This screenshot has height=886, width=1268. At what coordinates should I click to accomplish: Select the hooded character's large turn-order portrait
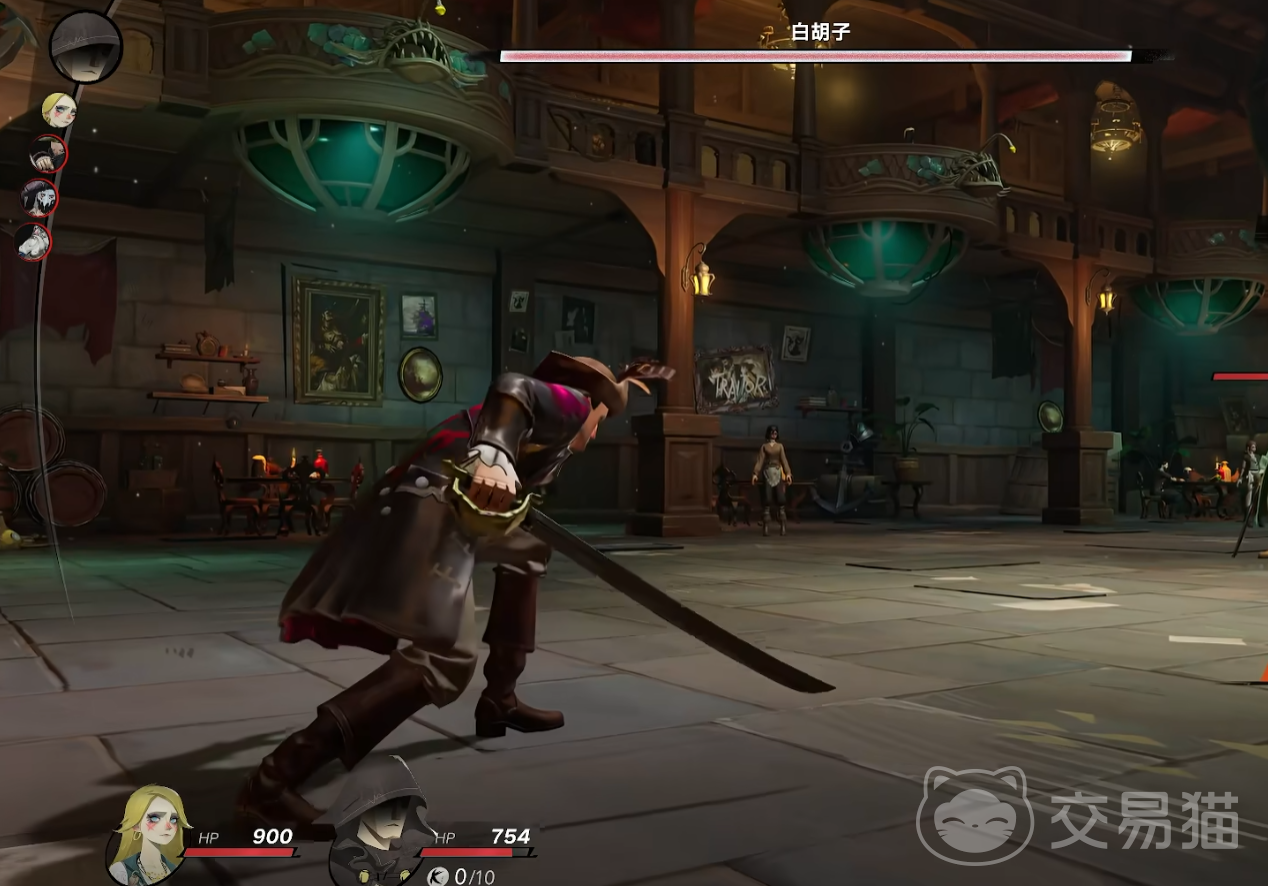click(x=86, y=46)
